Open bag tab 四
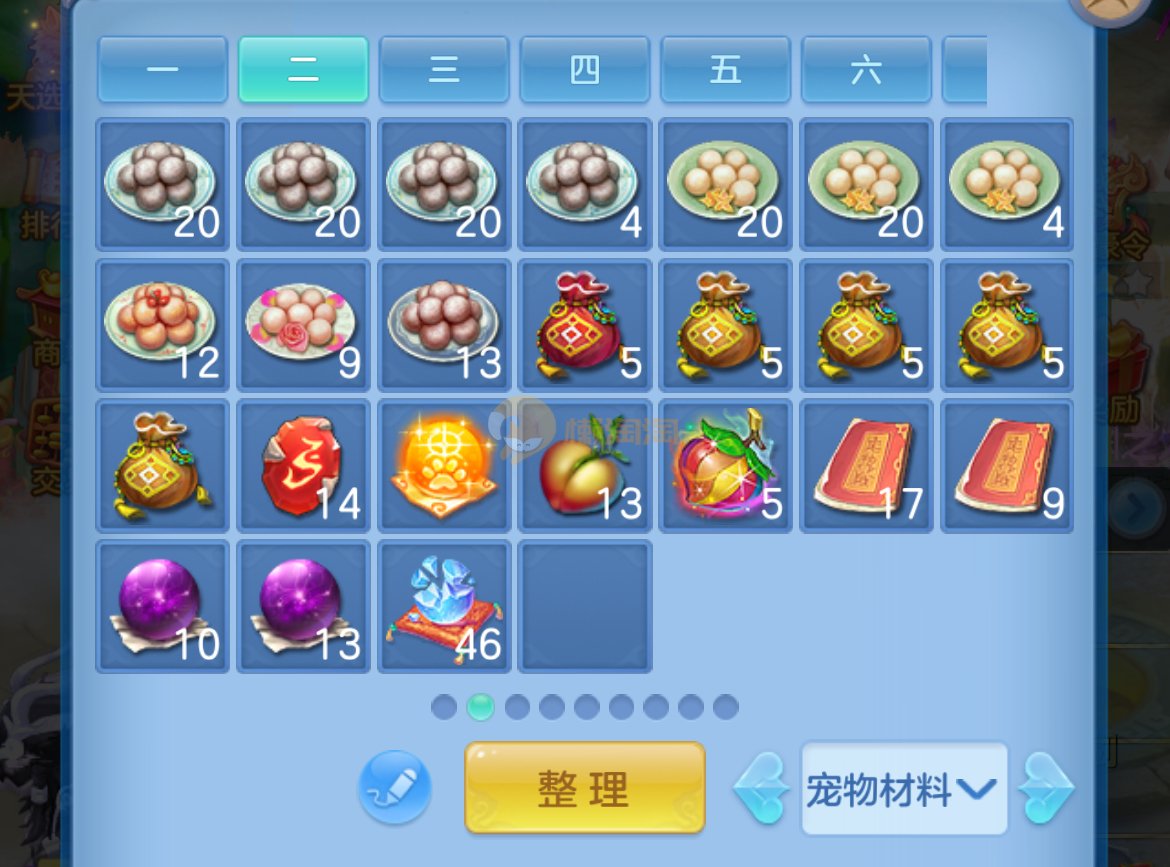This screenshot has width=1170, height=867. [x=585, y=70]
